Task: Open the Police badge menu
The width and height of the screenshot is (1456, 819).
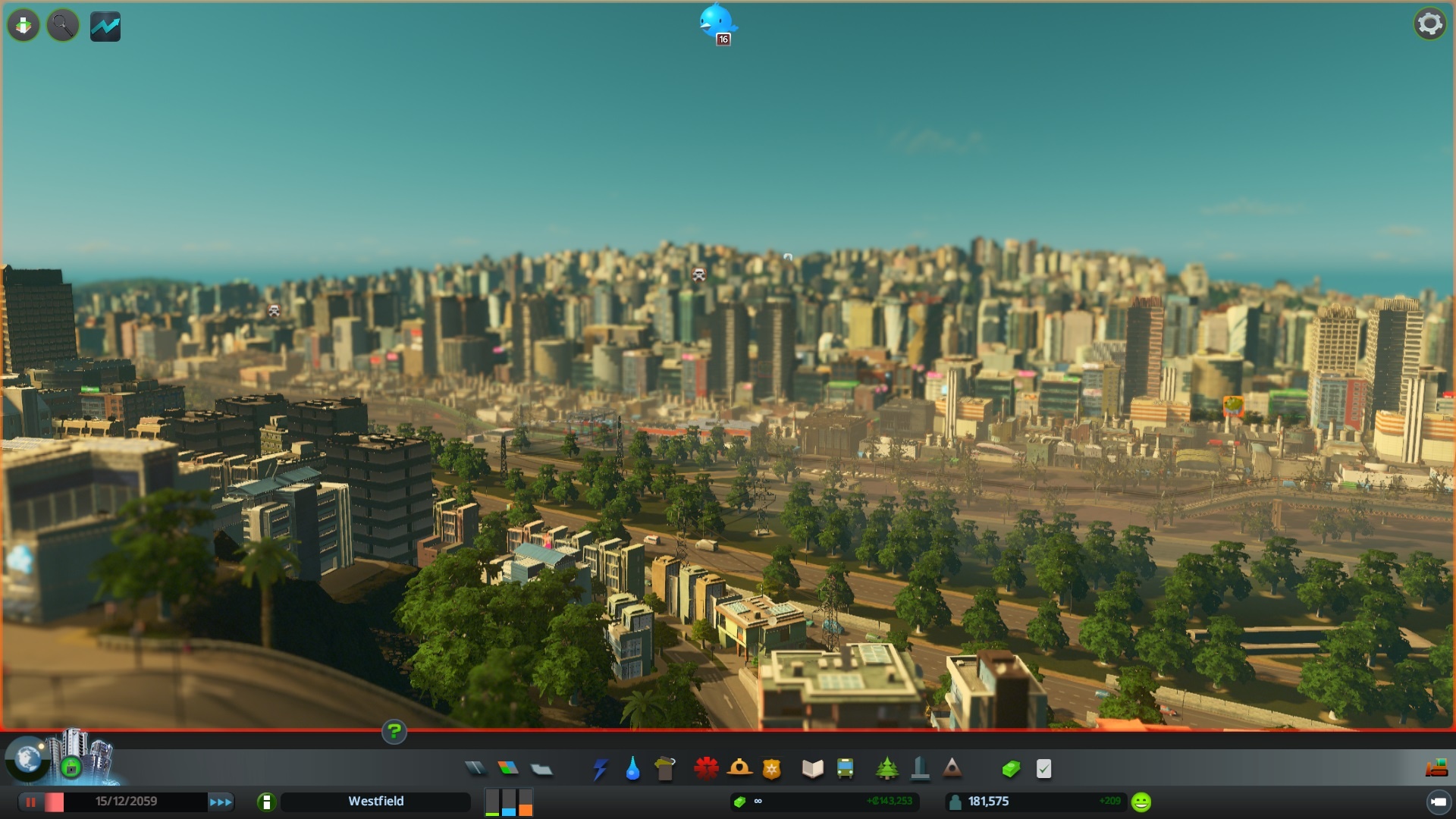Action: [x=772, y=769]
